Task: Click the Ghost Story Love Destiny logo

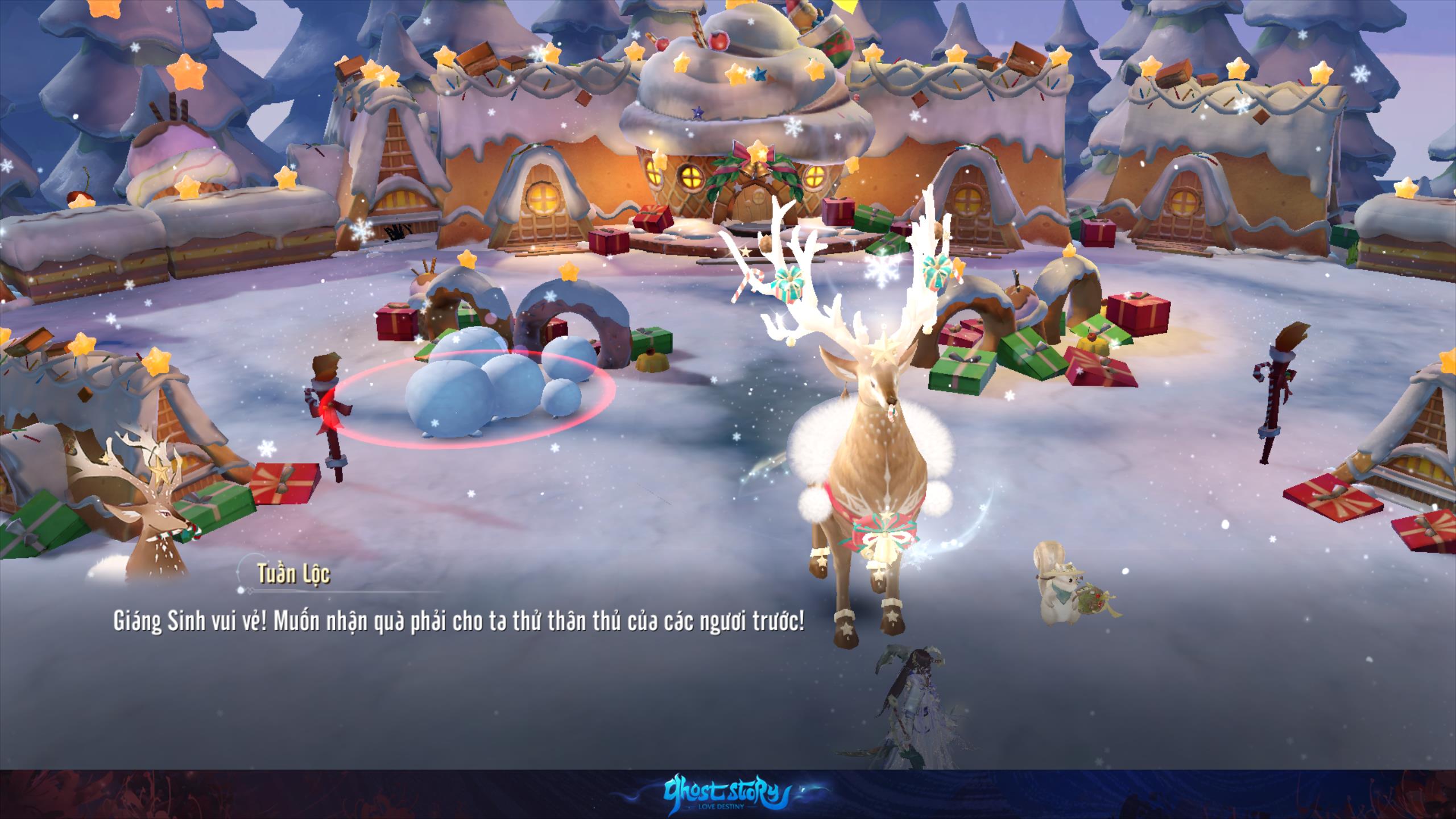Action: tap(729, 794)
